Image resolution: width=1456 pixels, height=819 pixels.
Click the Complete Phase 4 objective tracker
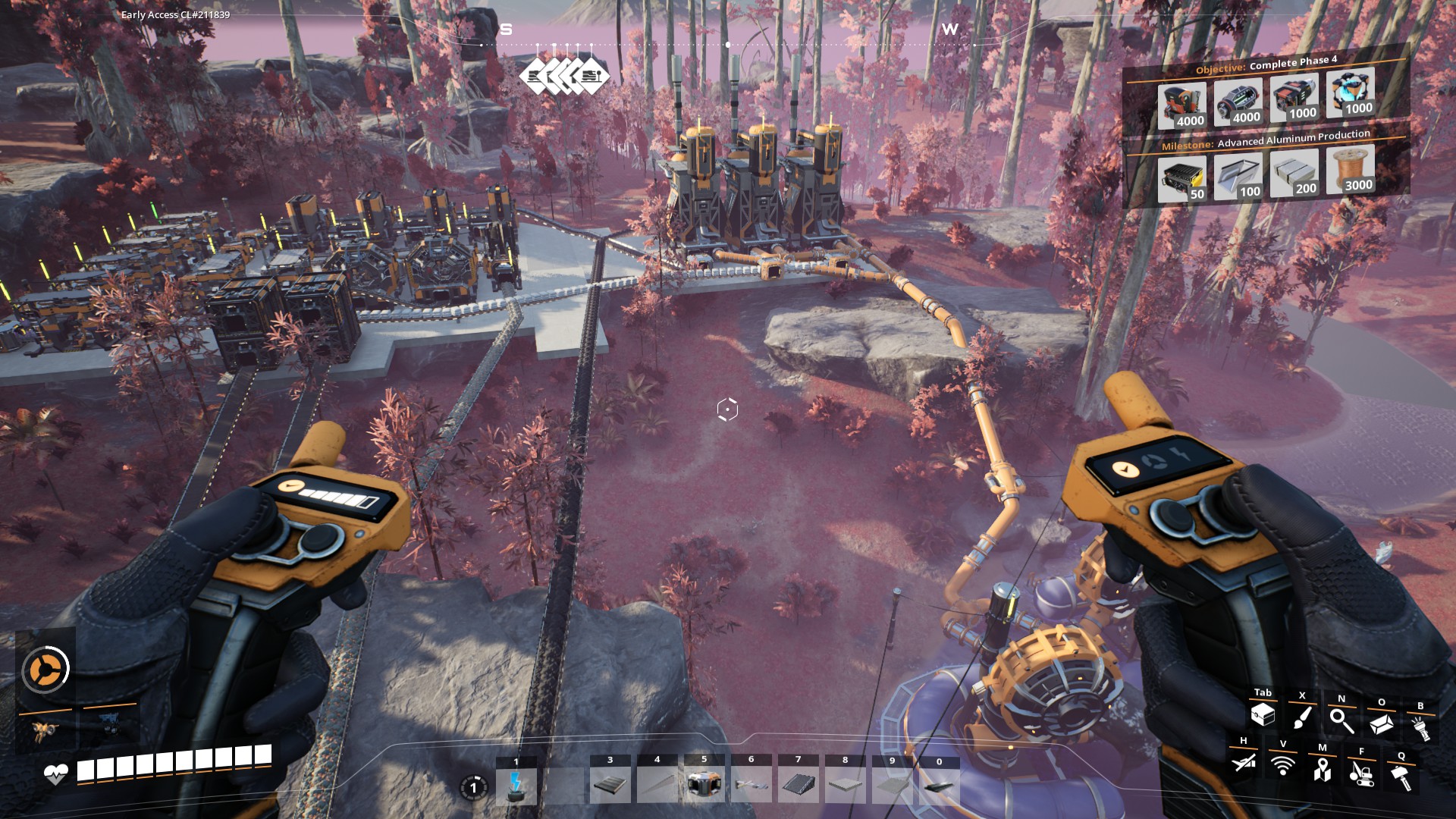coord(1266,64)
